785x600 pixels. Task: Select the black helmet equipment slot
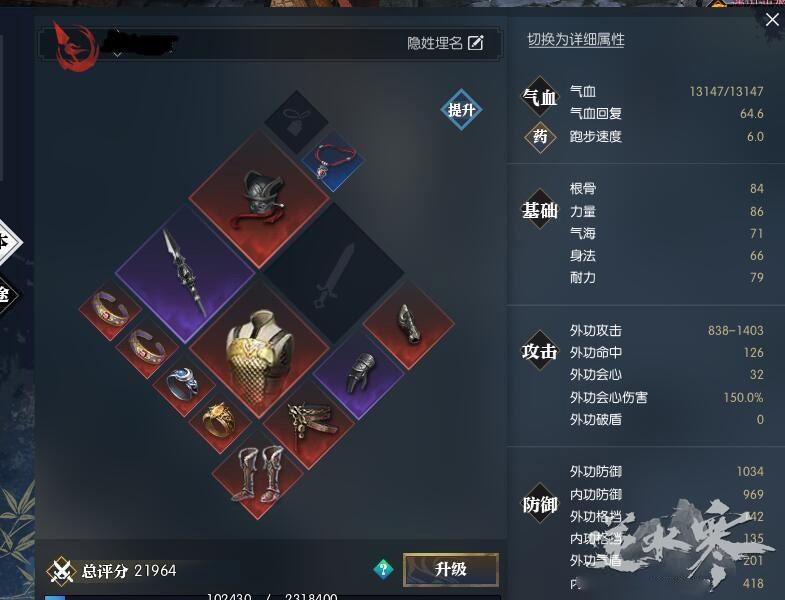pos(259,198)
